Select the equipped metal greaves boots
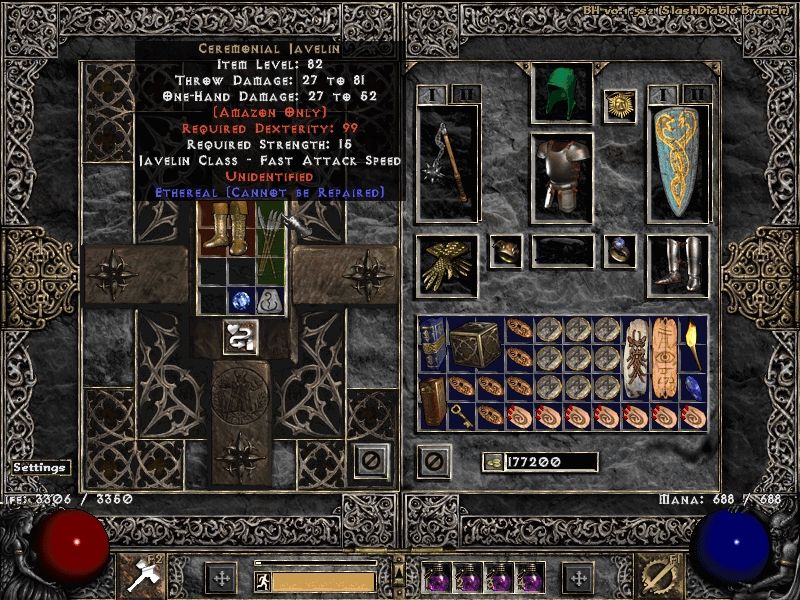Viewport: 800px width, 600px height. (678, 264)
